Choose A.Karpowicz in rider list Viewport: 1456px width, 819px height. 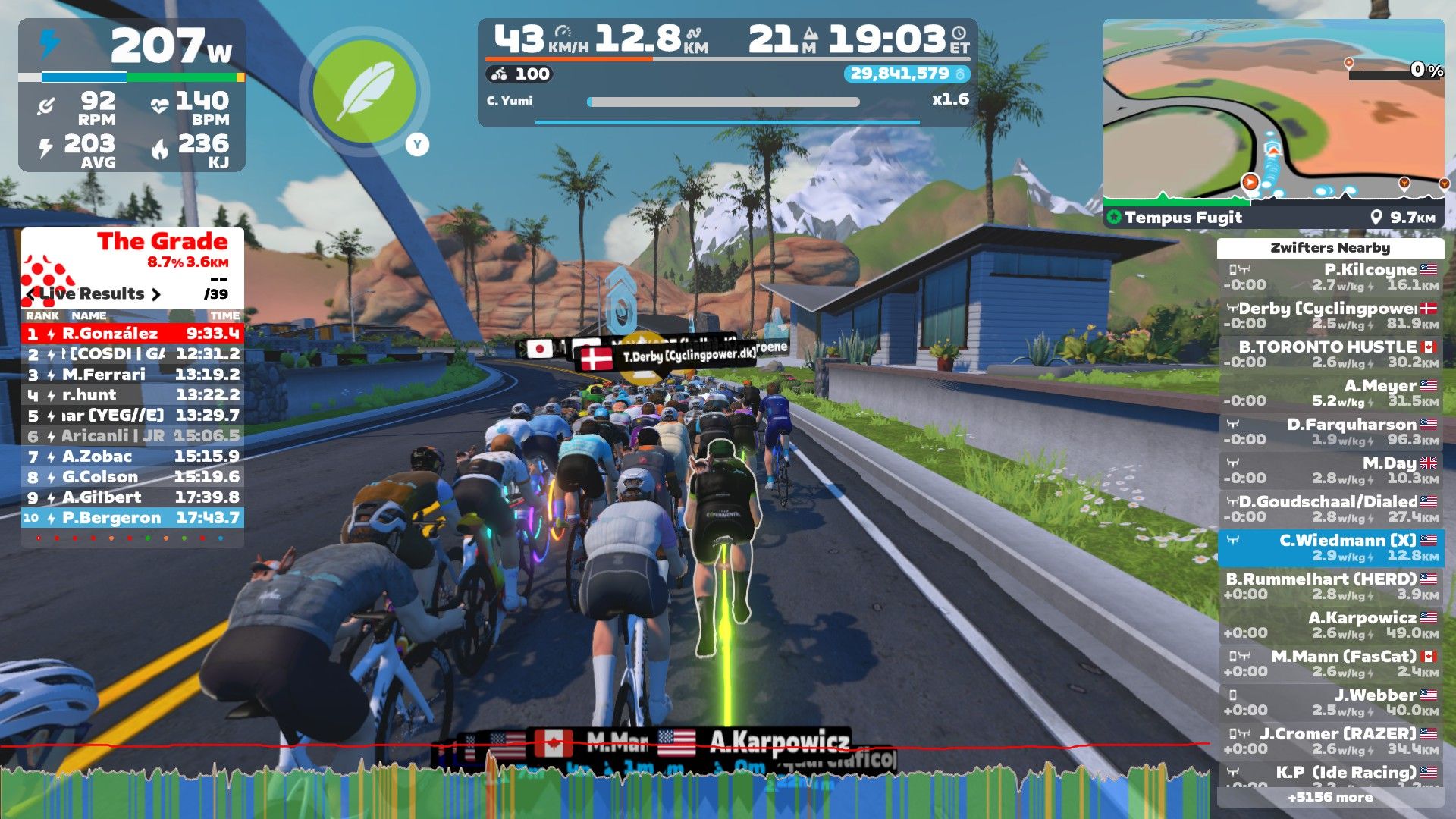pyautogui.click(x=1330, y=626)
